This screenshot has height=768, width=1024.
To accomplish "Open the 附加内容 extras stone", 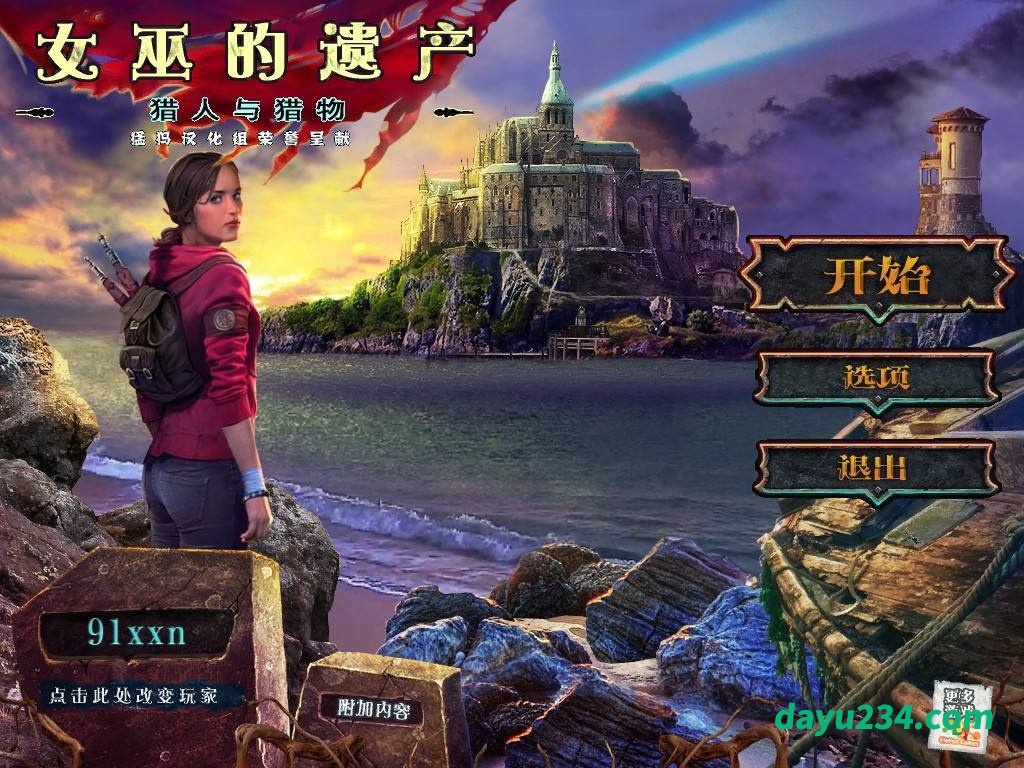I will 374,710.
